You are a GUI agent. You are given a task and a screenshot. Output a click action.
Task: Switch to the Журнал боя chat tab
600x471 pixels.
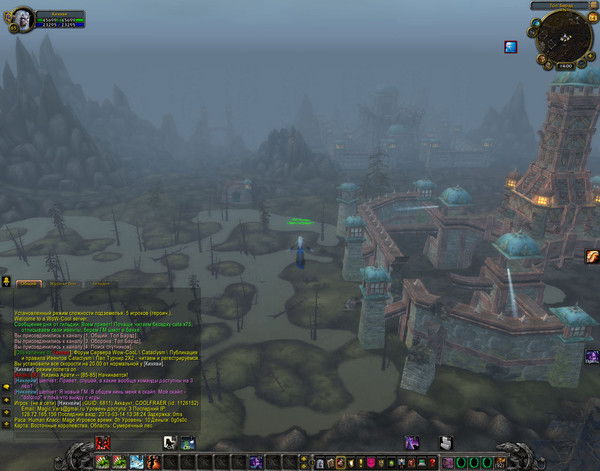click(x=63, y=284)
